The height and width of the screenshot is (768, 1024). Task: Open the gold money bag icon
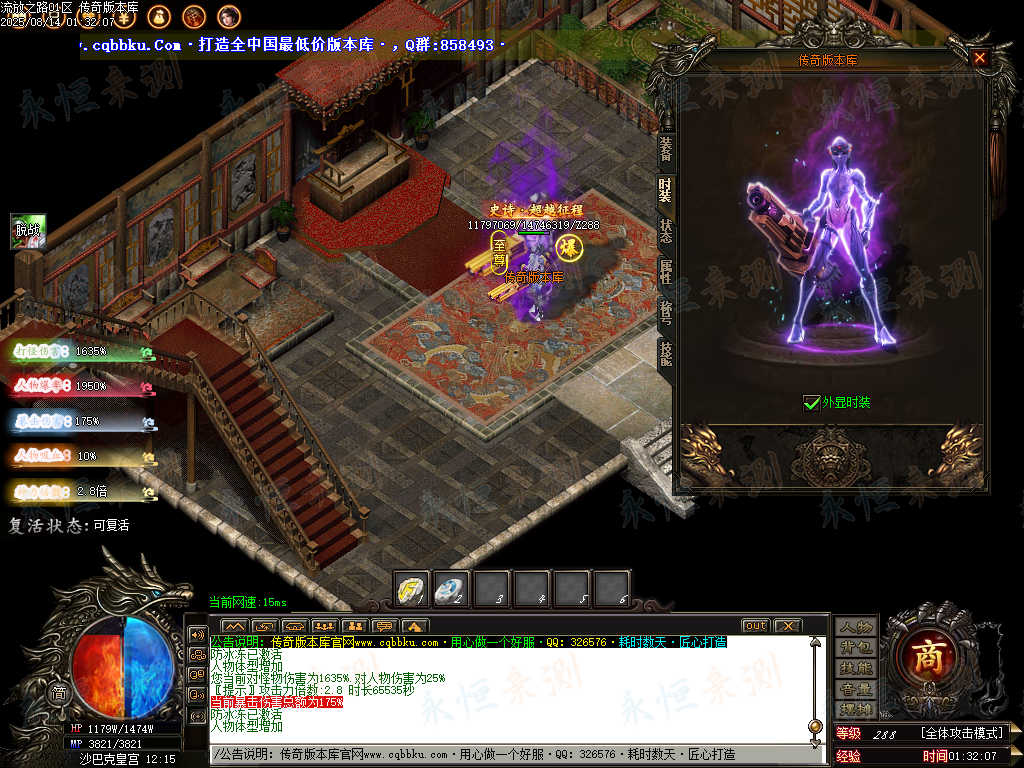tap(158, 16)
